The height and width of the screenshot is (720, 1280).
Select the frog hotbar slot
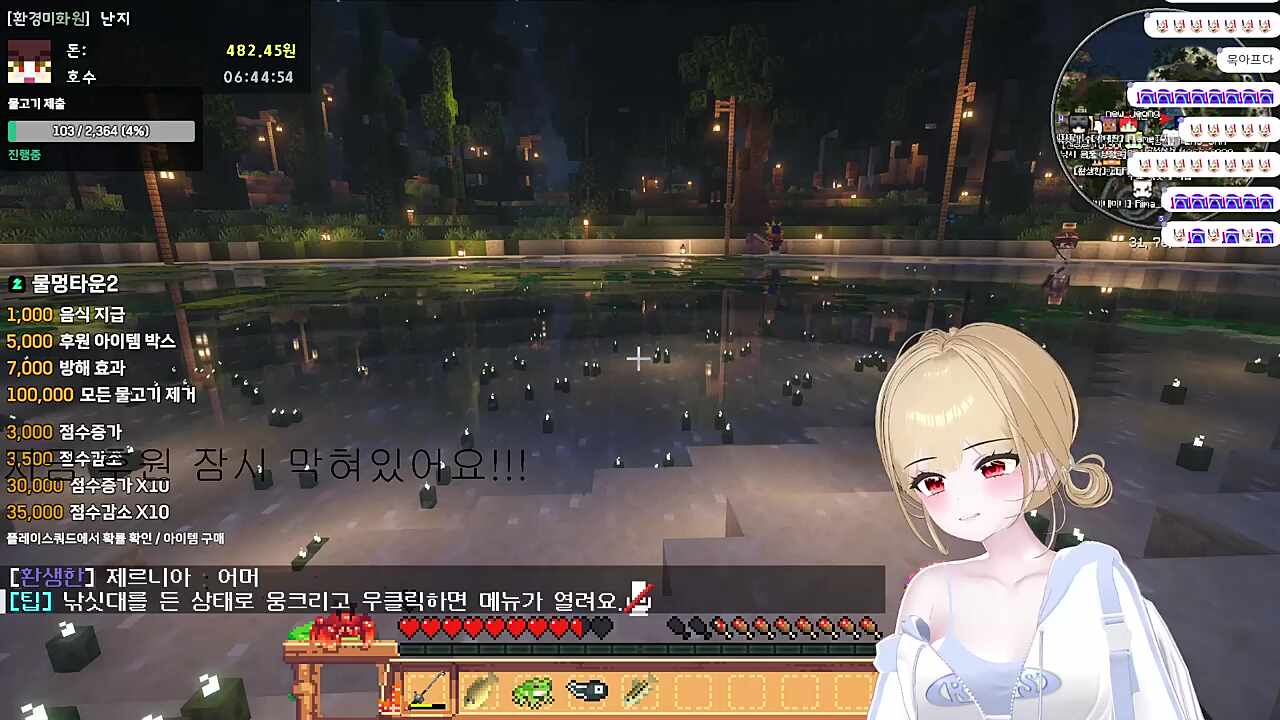532,690
